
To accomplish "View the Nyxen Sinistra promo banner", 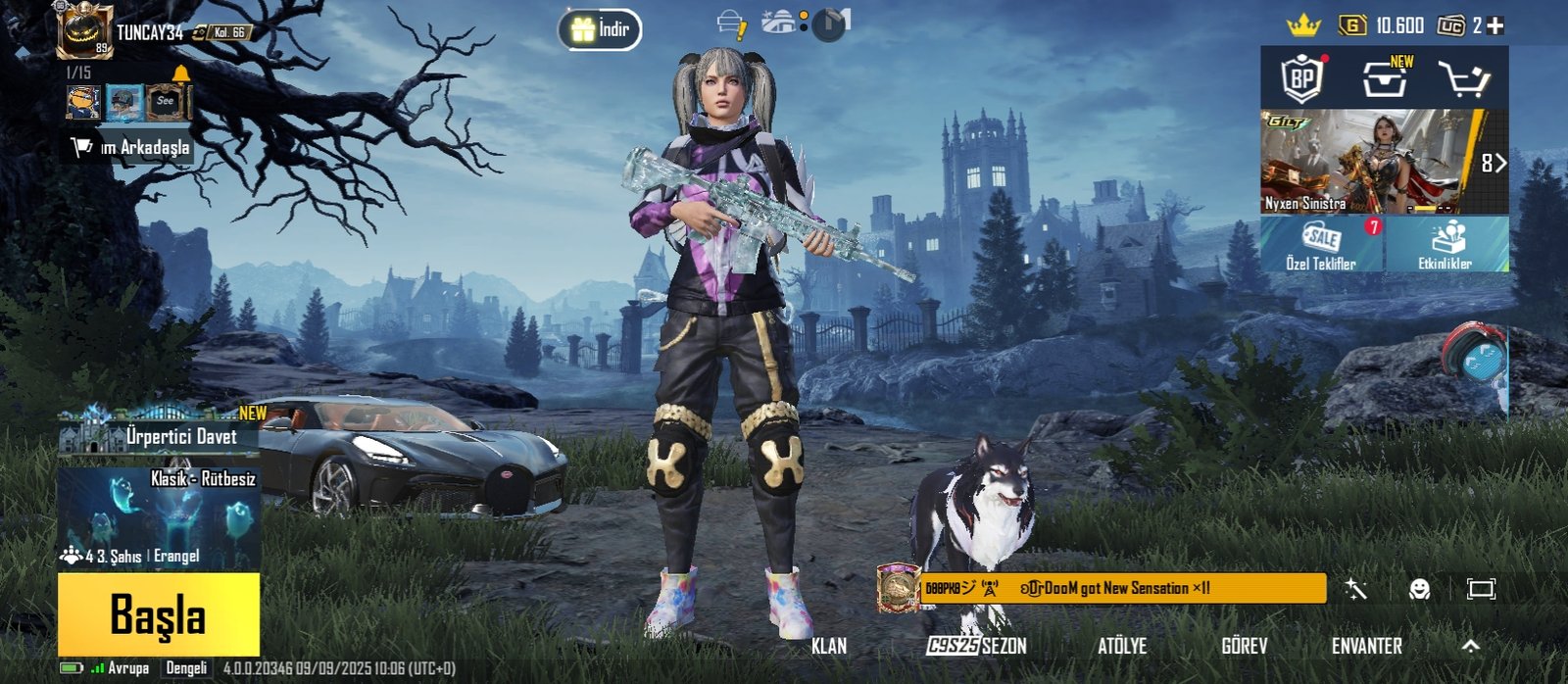I will (x=1370, y=162).
